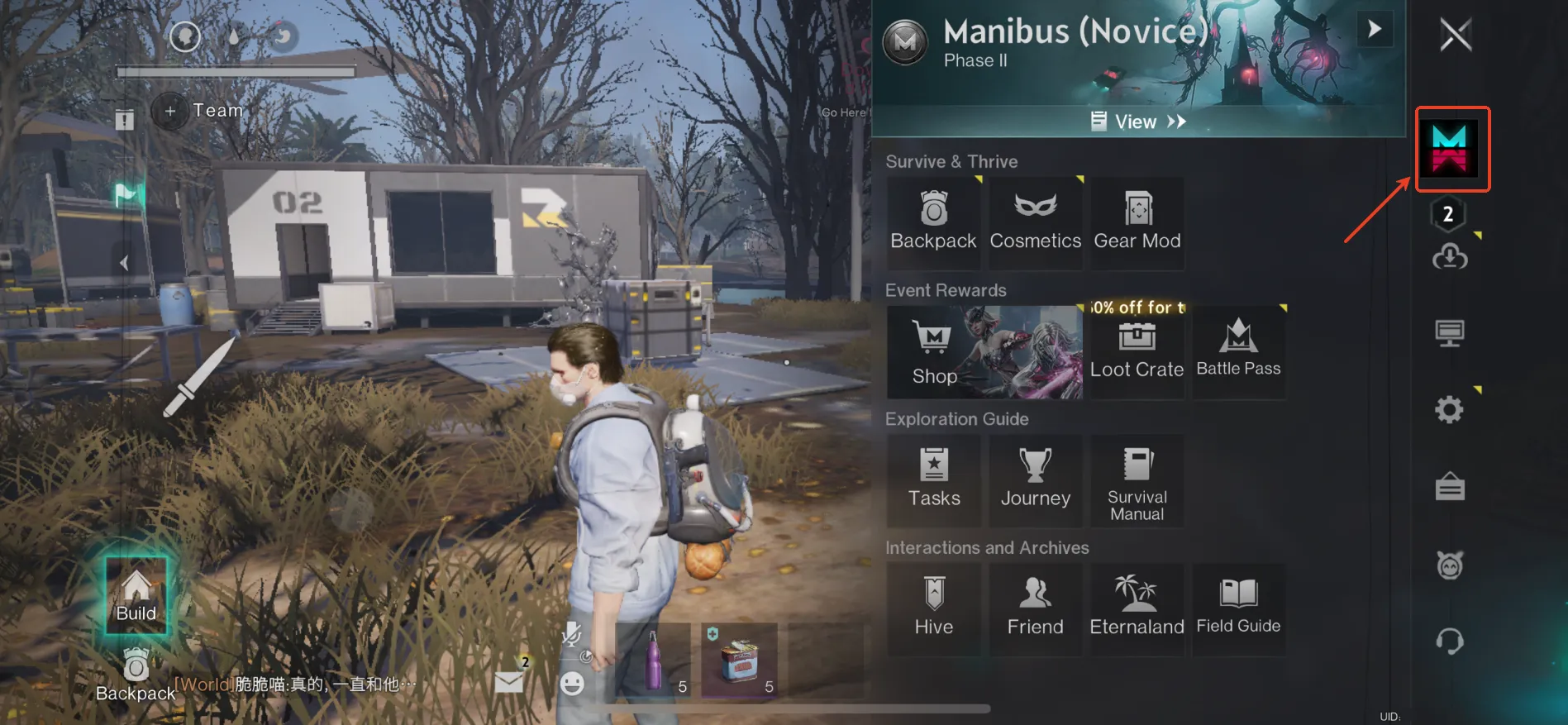Open the Loot Crate menu

coord(1137,352)
